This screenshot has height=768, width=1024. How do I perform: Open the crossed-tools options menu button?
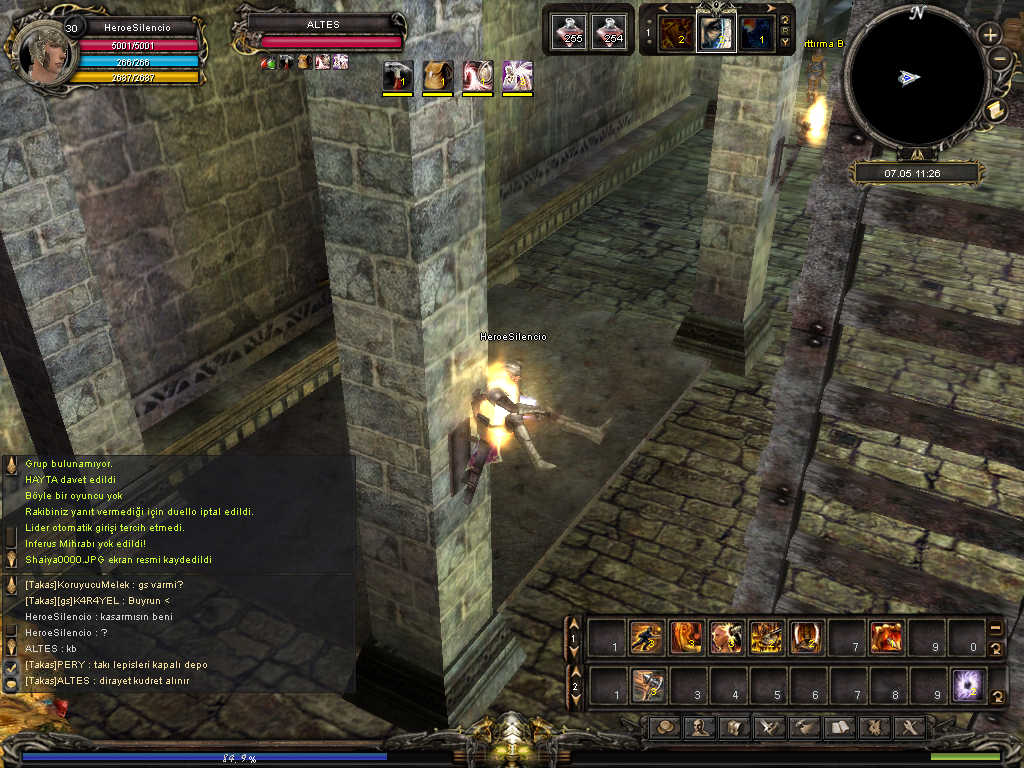pyautogui.click(x=910, y=728)
